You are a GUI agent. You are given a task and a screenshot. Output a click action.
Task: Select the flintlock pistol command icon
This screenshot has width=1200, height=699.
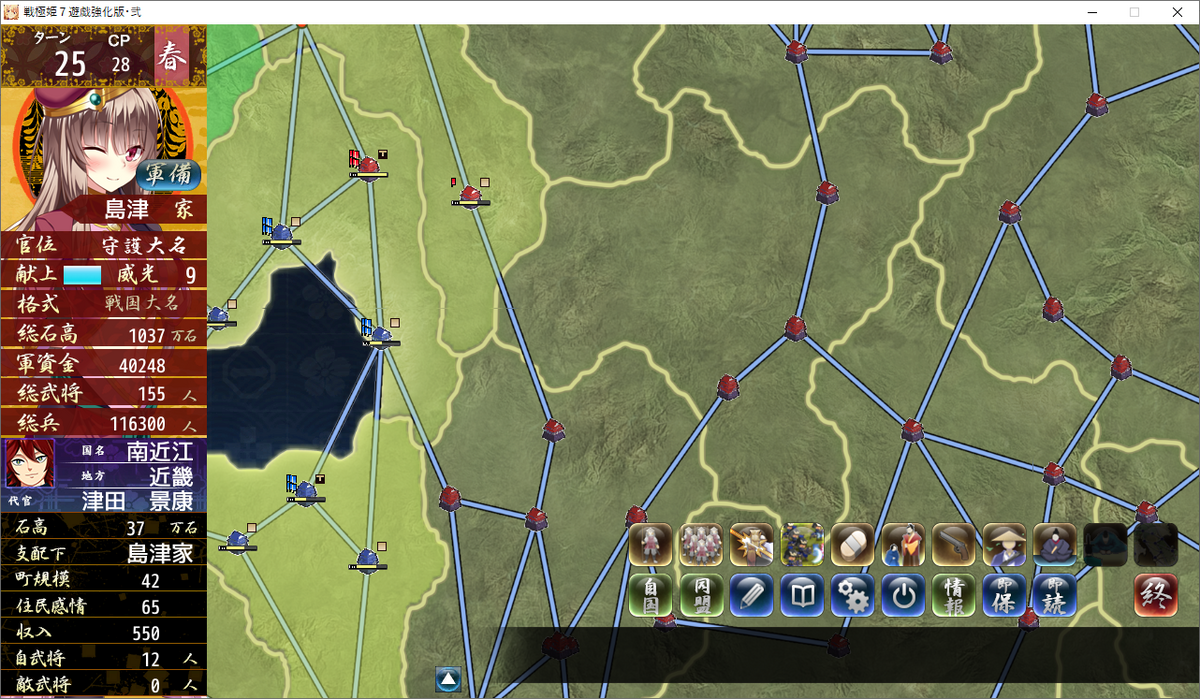pos(954,545)
